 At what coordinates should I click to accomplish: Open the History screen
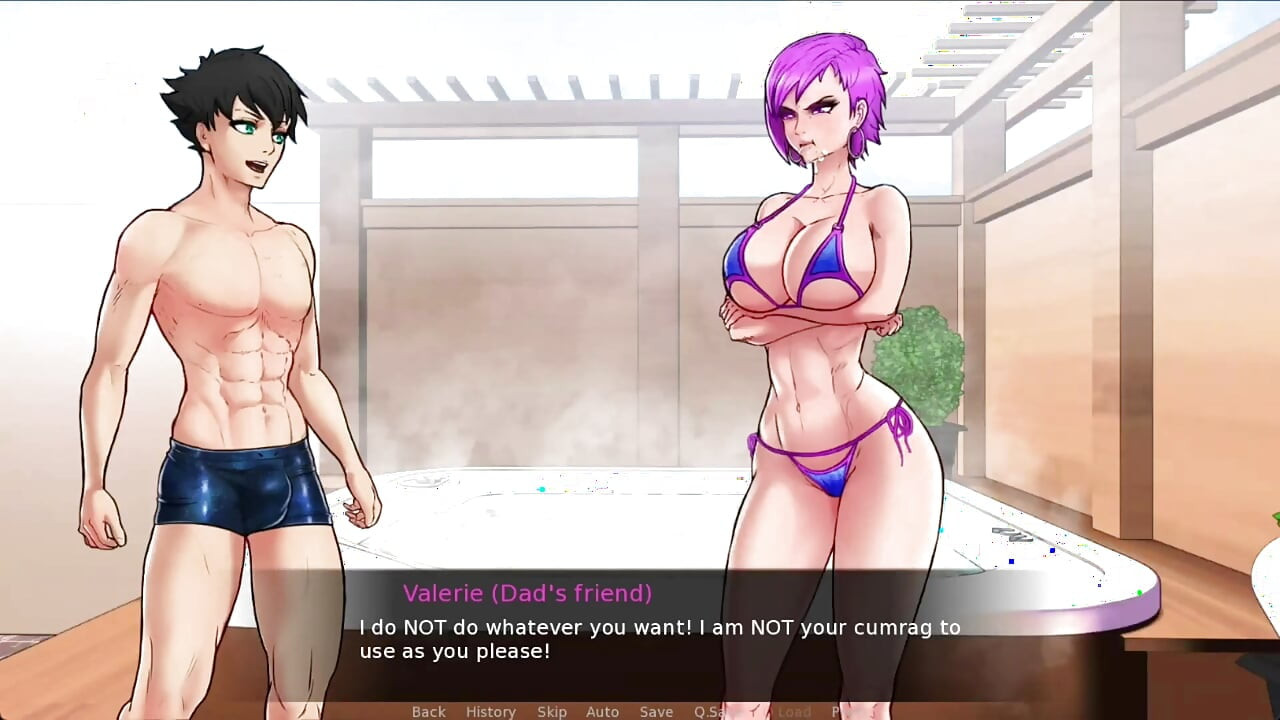[491, 711]
